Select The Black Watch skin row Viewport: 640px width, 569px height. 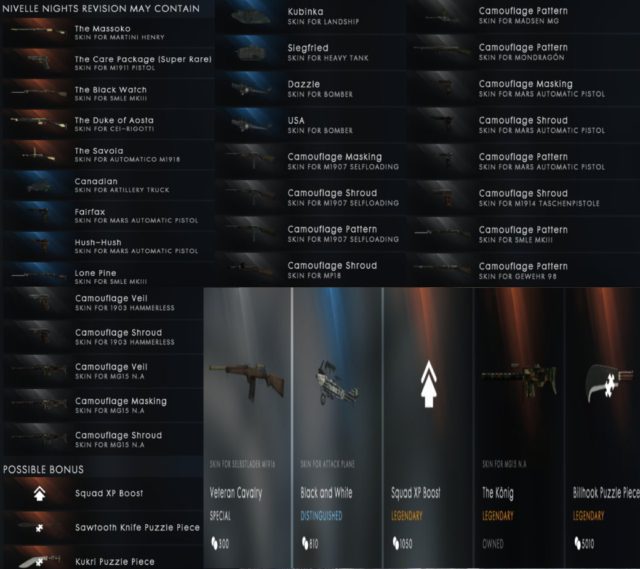(x=108, y=93)
